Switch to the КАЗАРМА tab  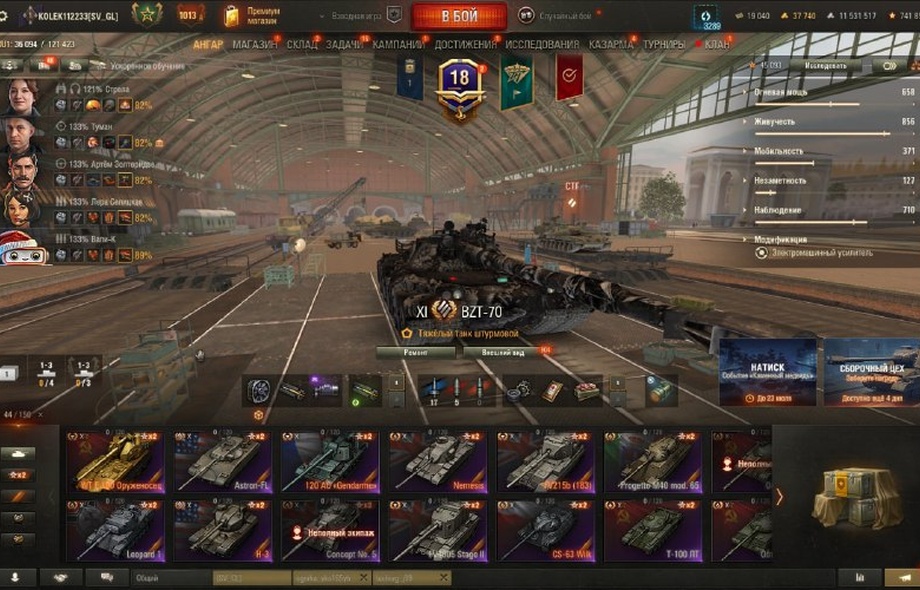coord(610,45)
